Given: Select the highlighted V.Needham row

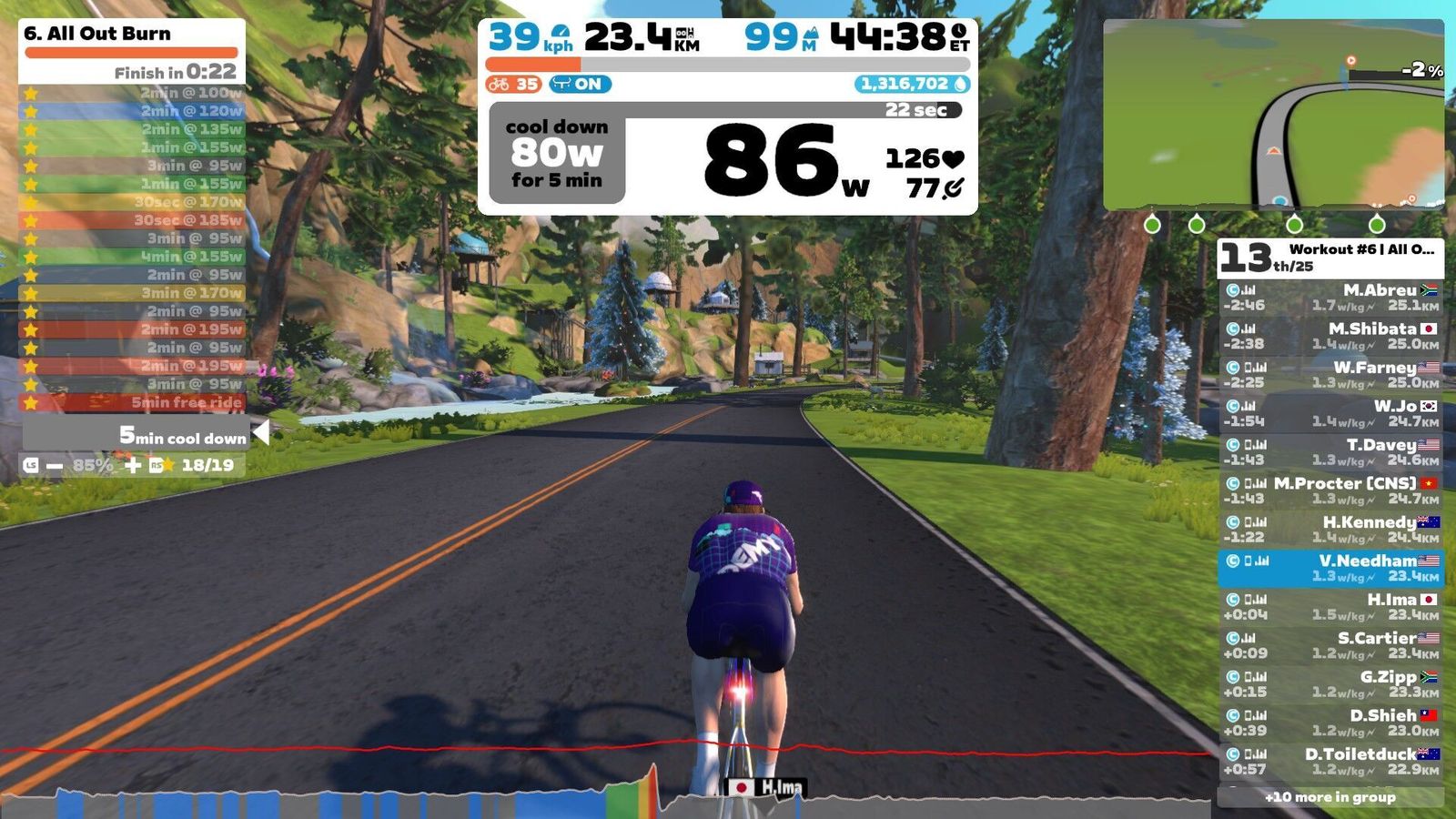Looking at the screenshot, I should (1330, 568).
